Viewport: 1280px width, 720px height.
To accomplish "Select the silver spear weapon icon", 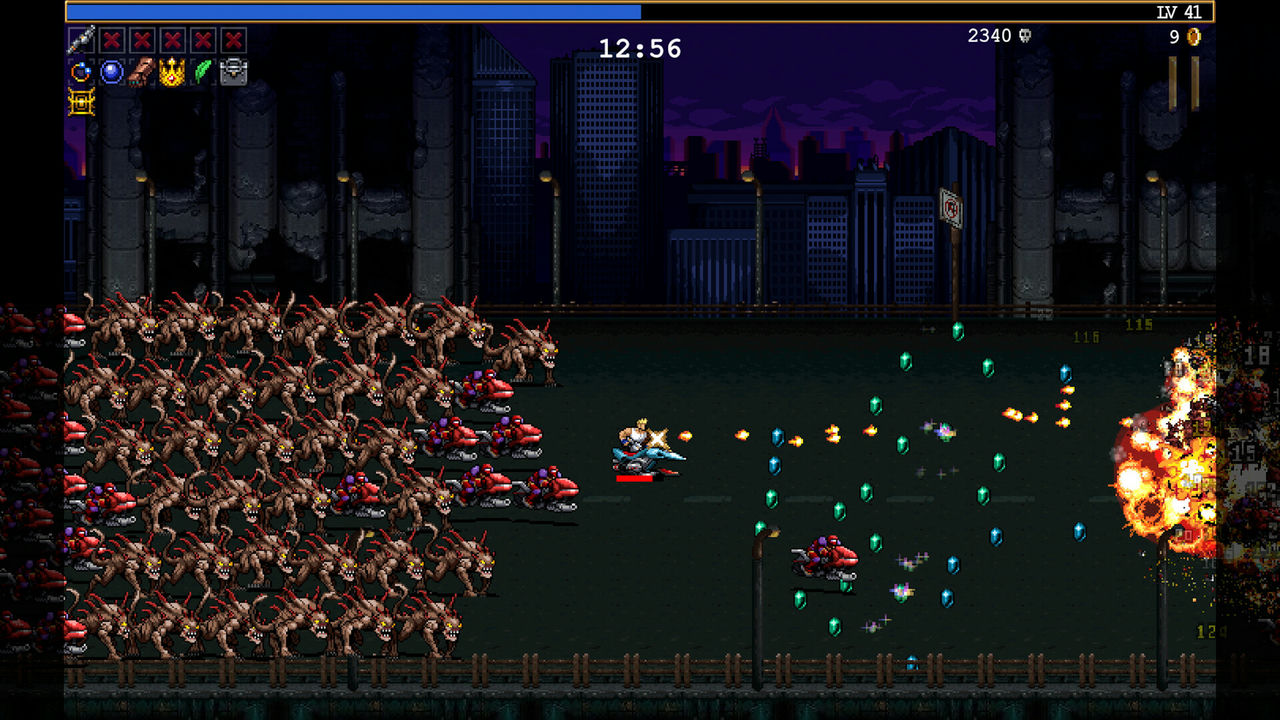I will coord(81,41).
